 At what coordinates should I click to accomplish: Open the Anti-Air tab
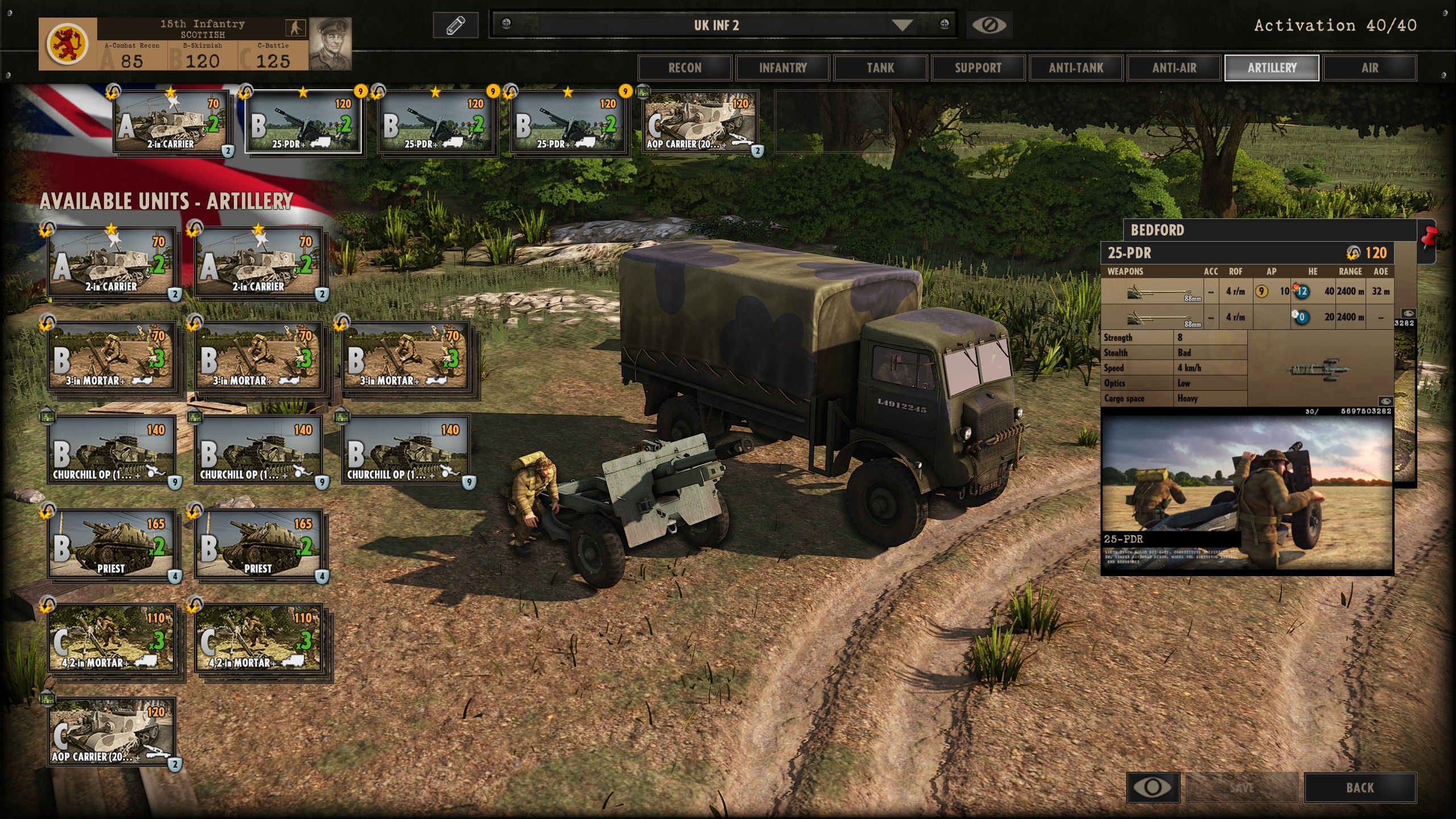click(x=1174, y=68)
